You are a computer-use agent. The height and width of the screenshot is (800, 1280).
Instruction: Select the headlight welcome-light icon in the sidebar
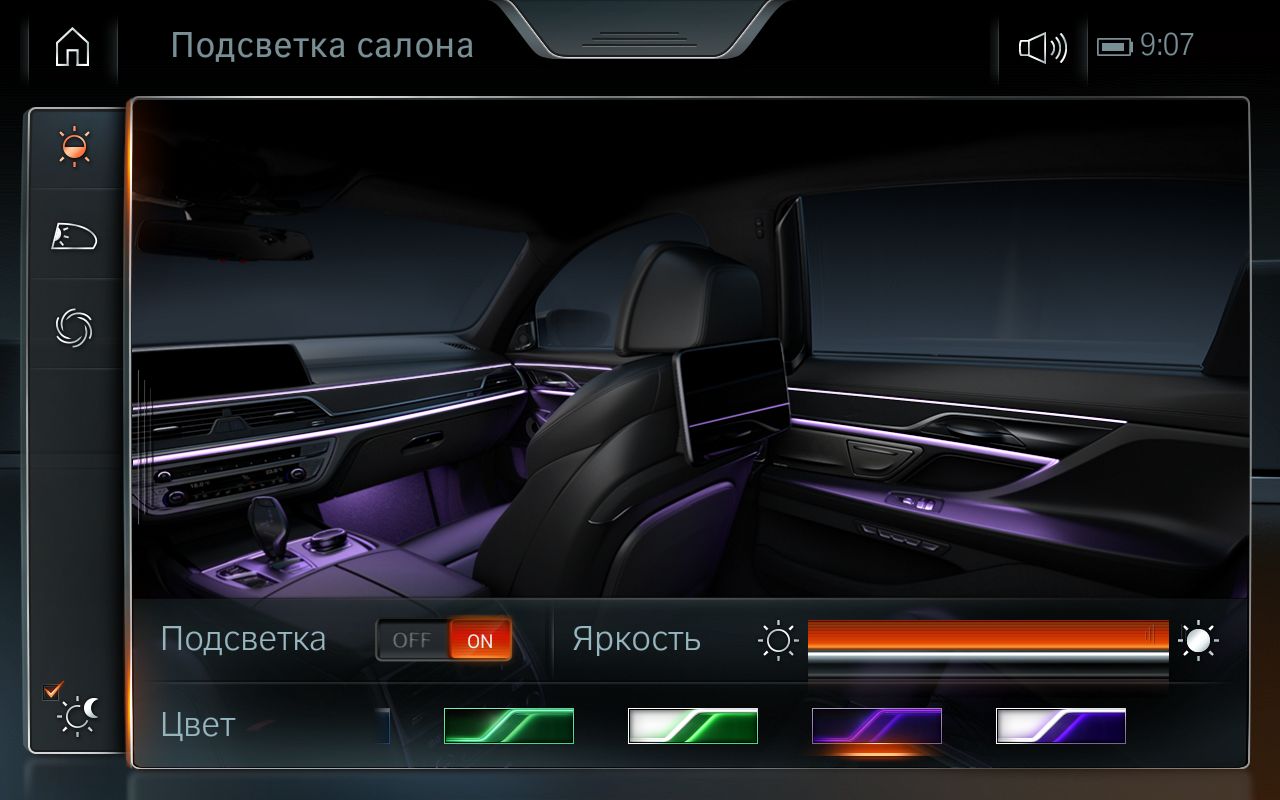(x=75, y=237)
